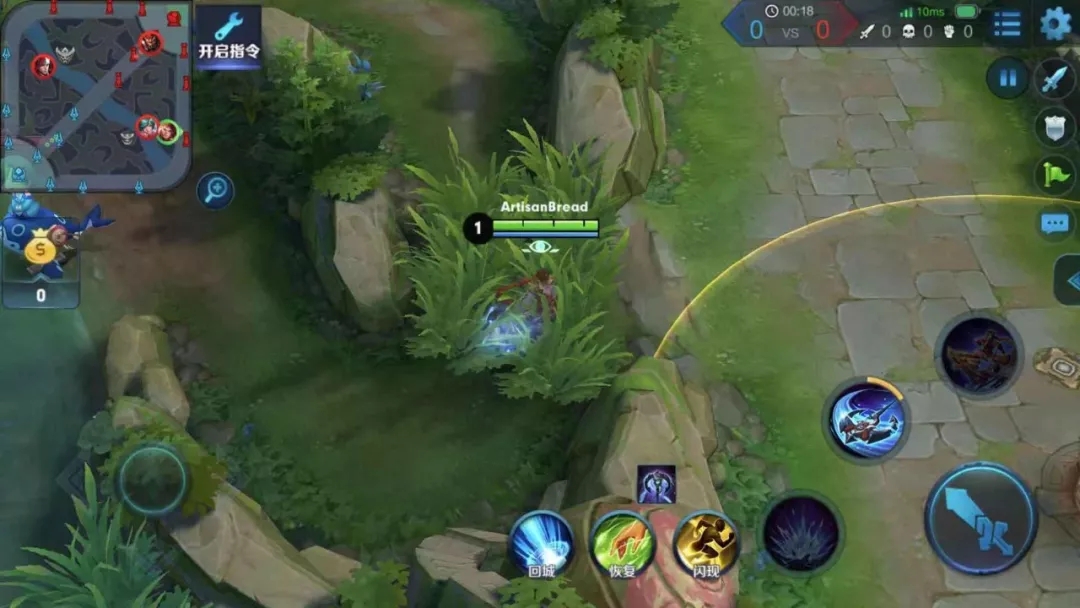This screenshot has width=1080, height=608.
Task: Click the minimap
Action: pos(96,96)
